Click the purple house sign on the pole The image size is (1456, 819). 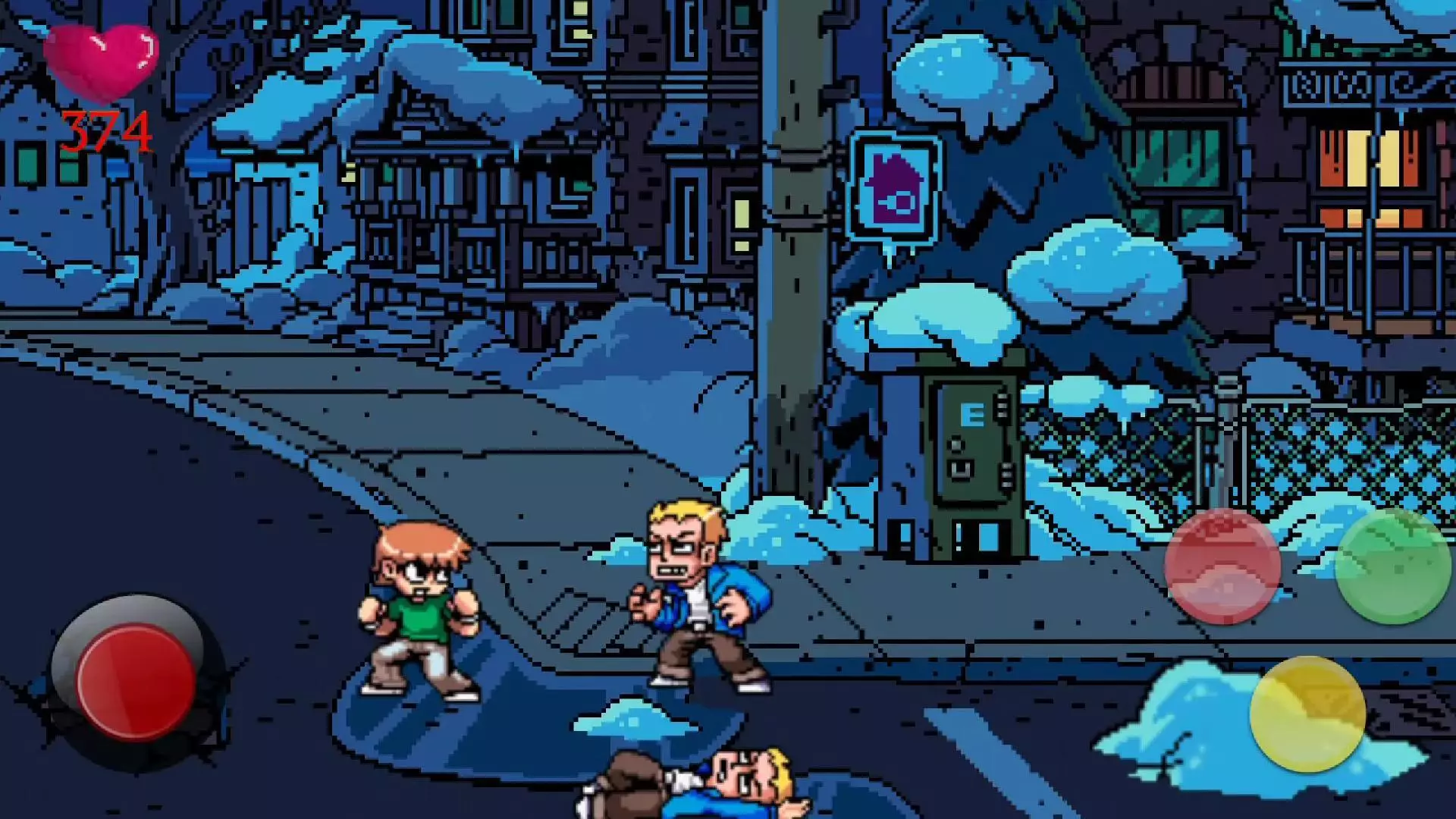[x=897, y=185]
